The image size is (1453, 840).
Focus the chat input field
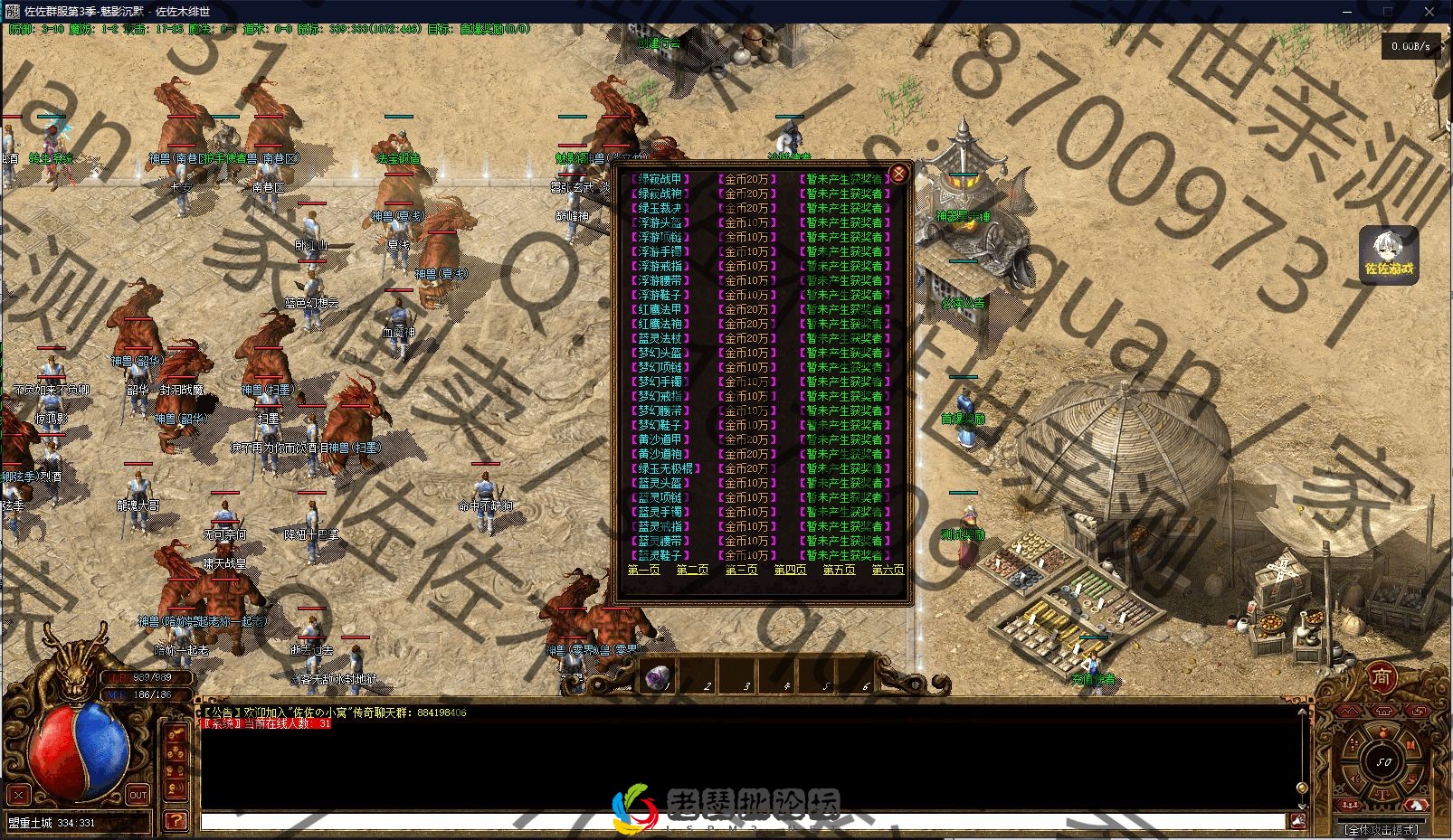742,822
